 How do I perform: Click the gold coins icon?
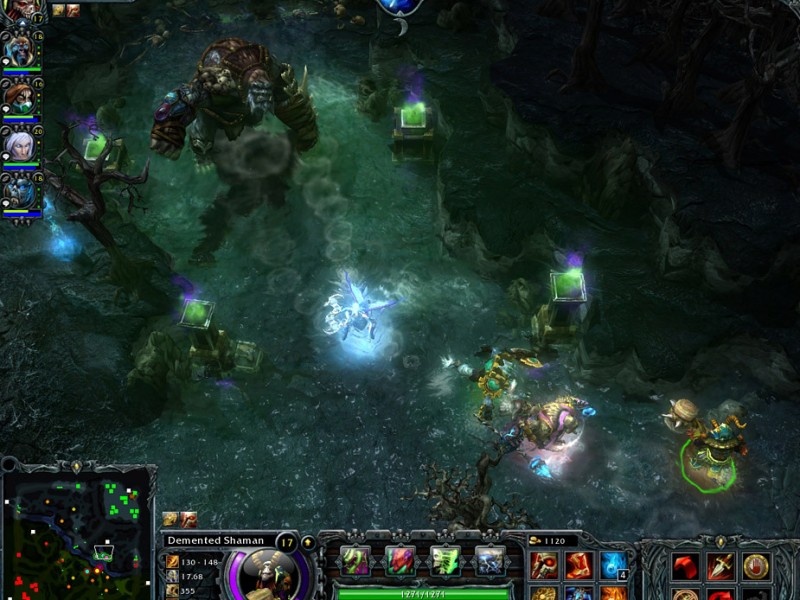pyautogui.click(x=534, y=540)
